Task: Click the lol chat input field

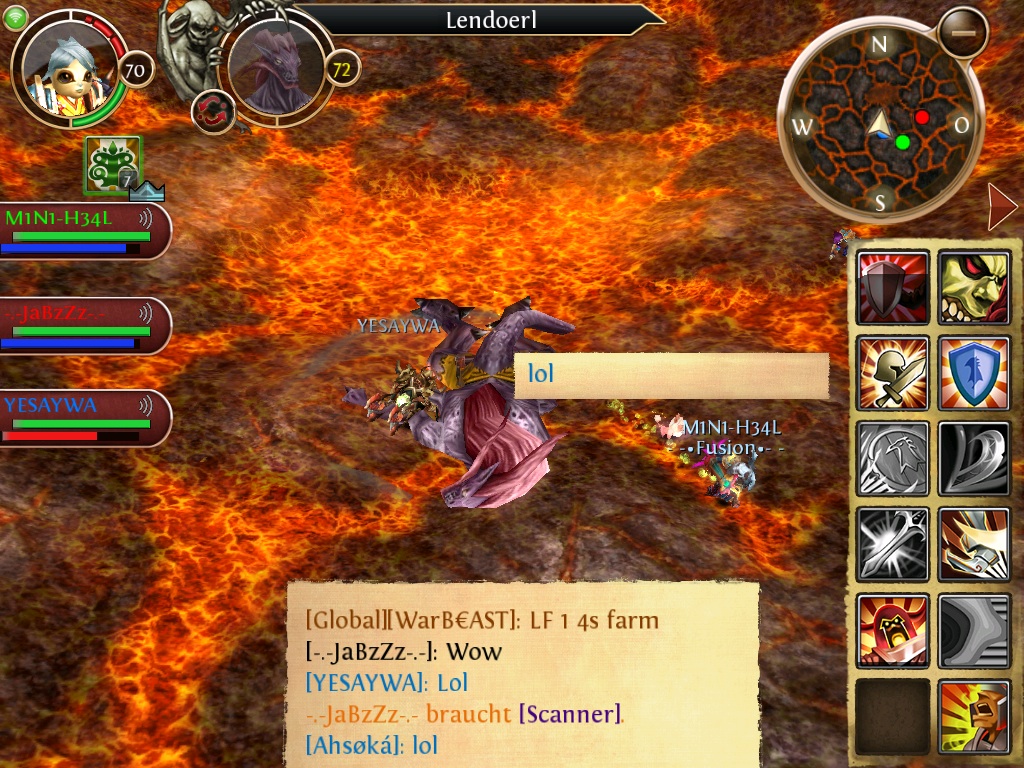Action: pyautogui.click(x=671, y=375)
